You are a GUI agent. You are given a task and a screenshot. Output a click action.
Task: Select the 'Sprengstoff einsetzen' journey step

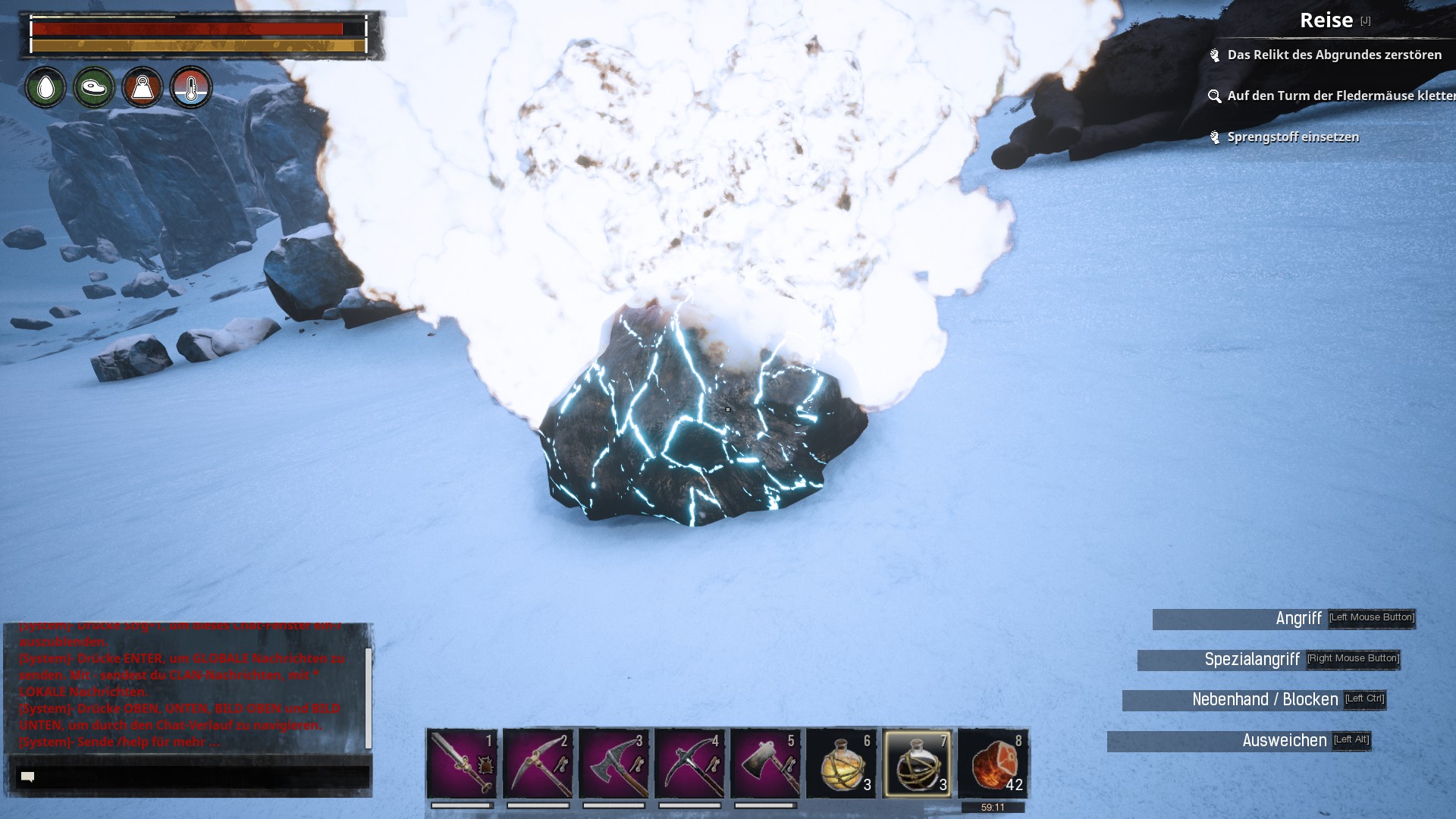[x=1292, y=137]
